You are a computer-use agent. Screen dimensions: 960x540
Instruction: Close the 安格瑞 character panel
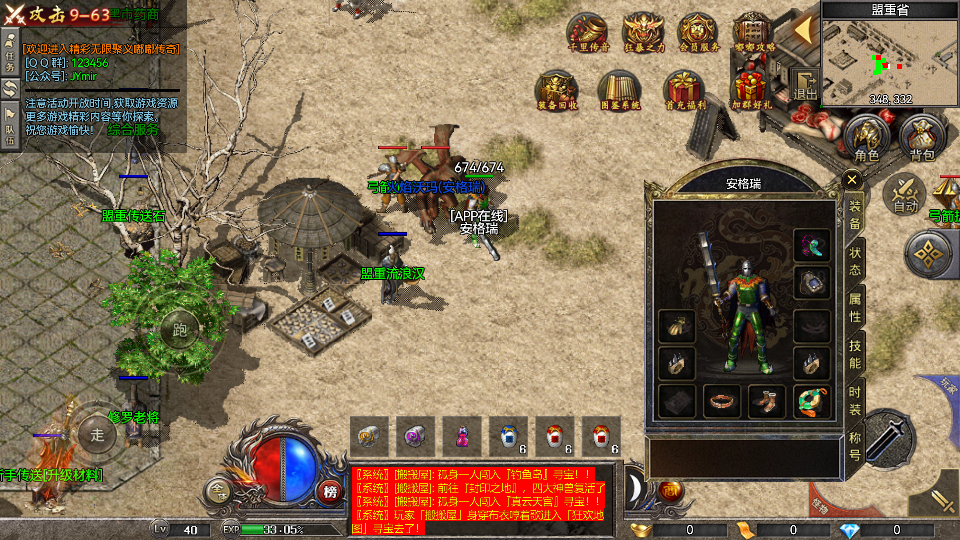[852, 180]
